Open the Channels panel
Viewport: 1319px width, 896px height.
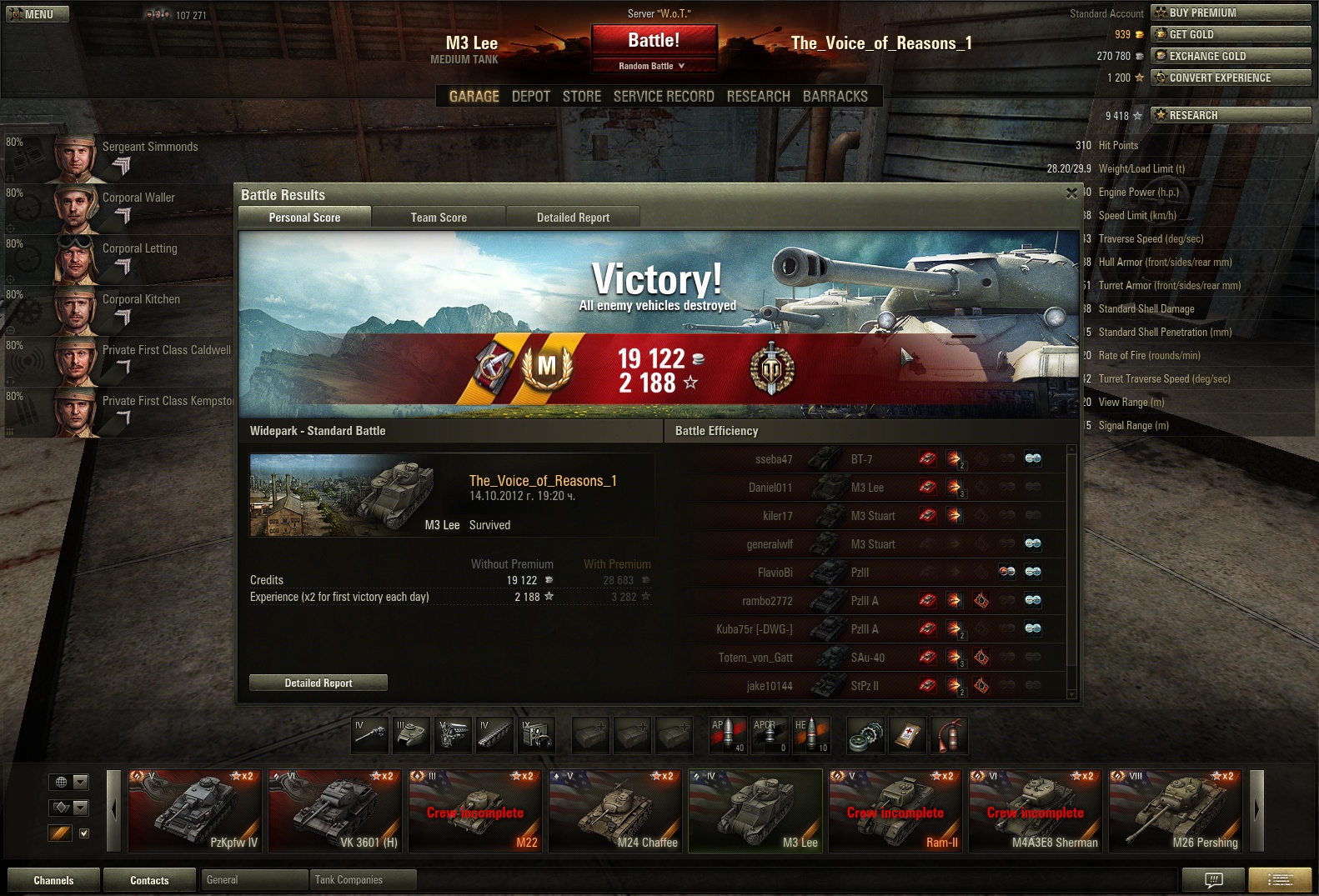coord(53,880)
